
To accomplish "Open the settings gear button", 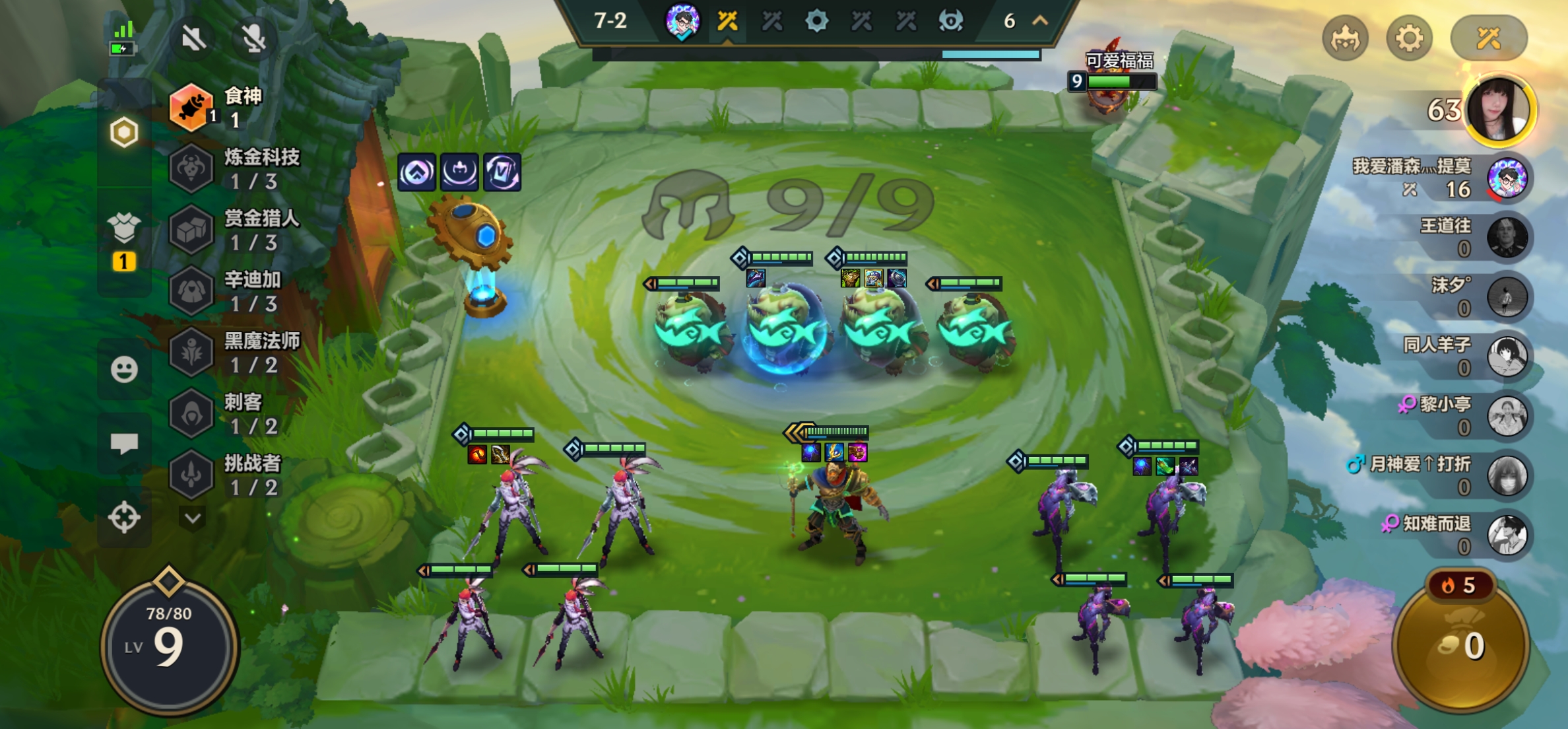I will (1409, 39).
